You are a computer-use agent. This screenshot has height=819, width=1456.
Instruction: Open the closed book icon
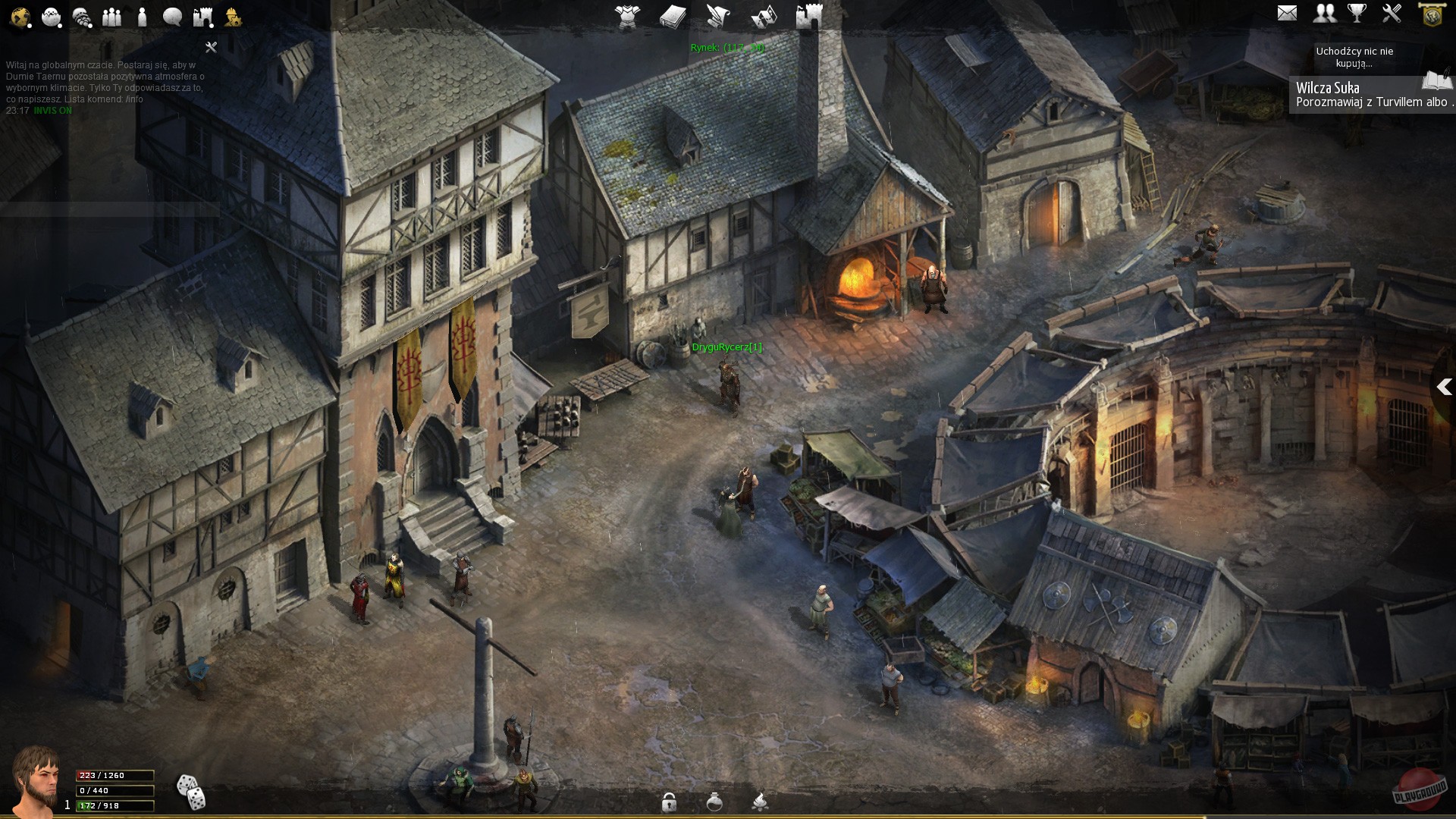[673, 16]
